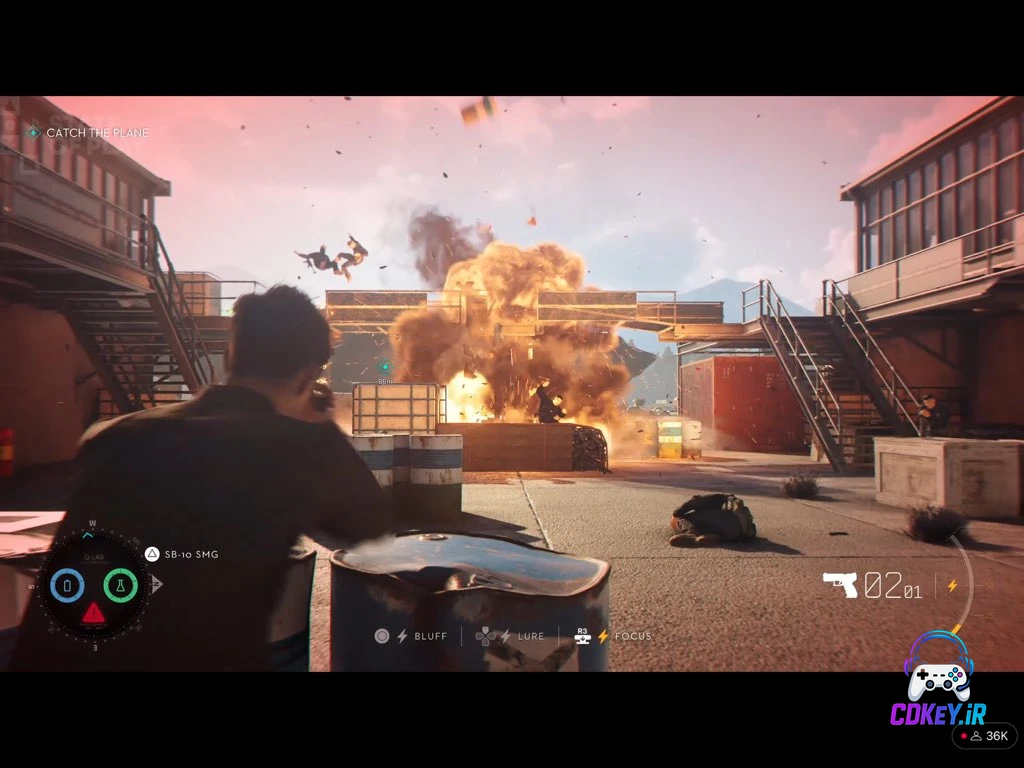Screen dimensions: 1024x768
Task: Select the red warning triangle gadget
Action: [93, 612]
